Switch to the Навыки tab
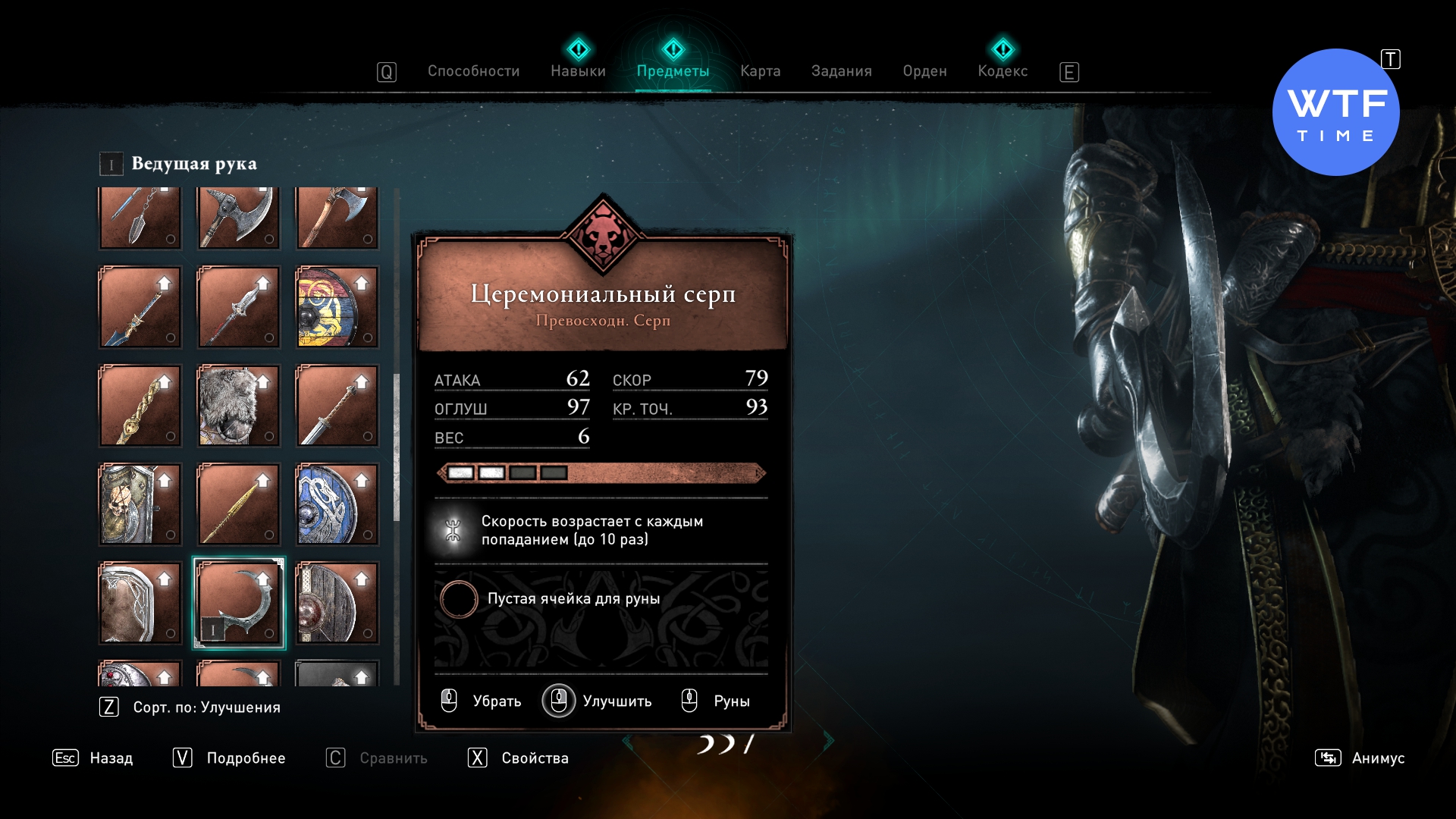This screenshot has width=1456, height=819. coord(578,71)
